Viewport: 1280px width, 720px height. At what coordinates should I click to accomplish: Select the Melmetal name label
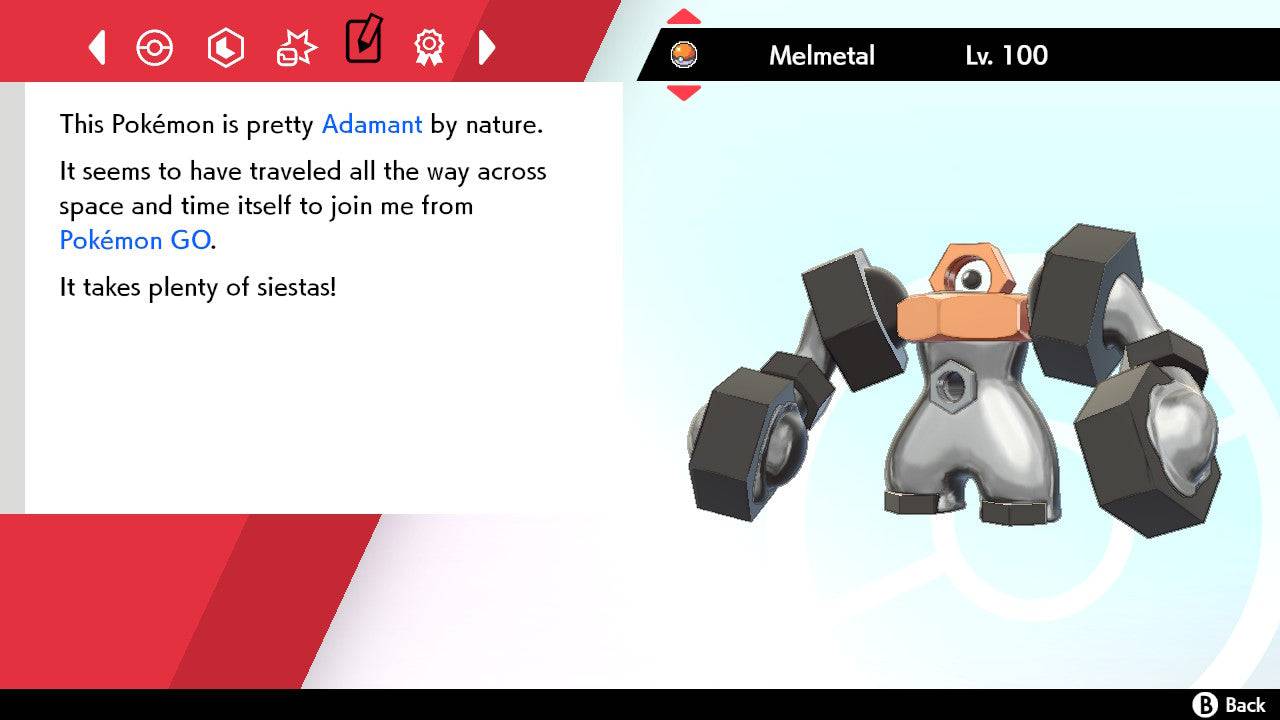click(822, 55)
